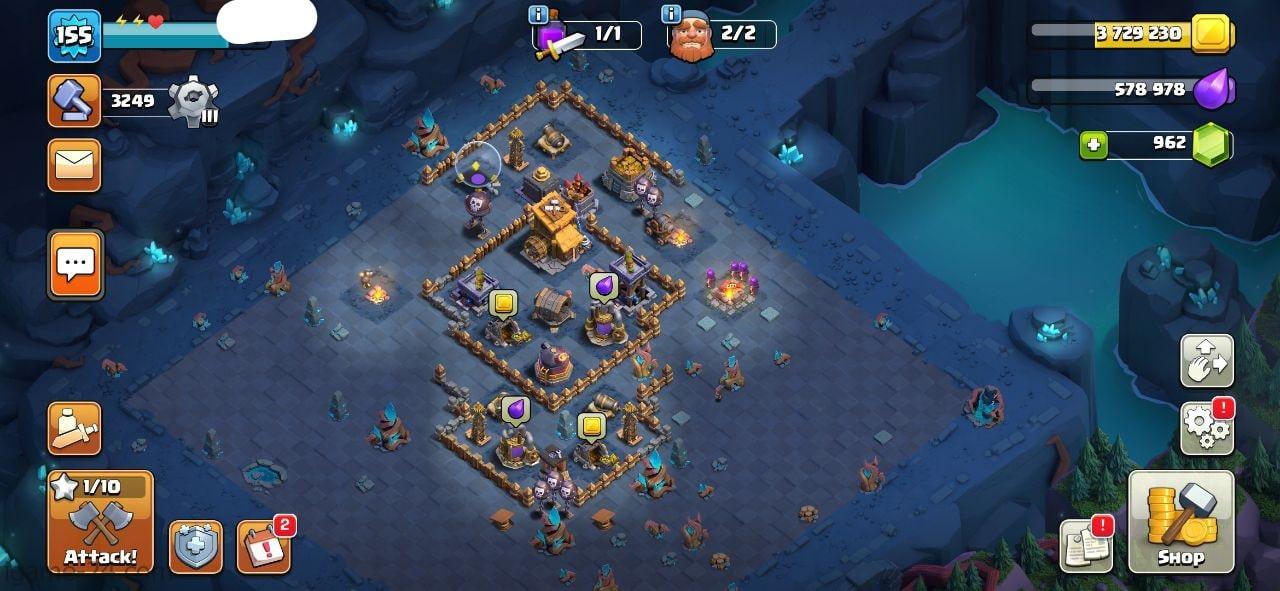Collect gold from the gold bubble mine

503,302
